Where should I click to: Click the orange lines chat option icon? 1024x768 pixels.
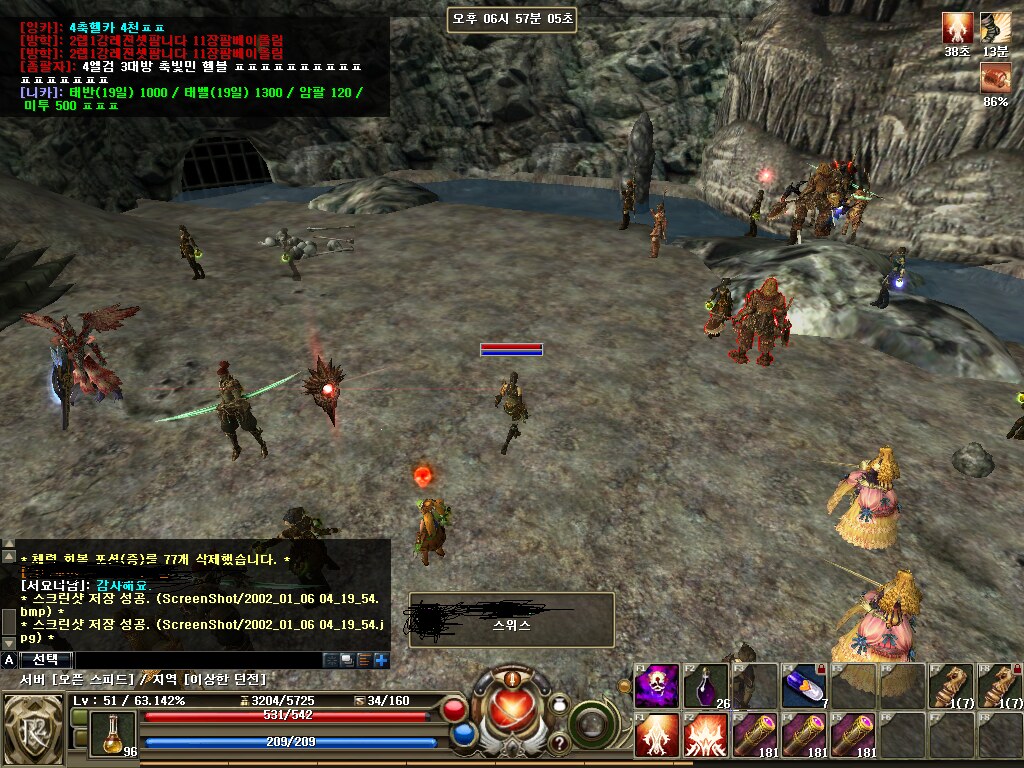click(365, 660)
